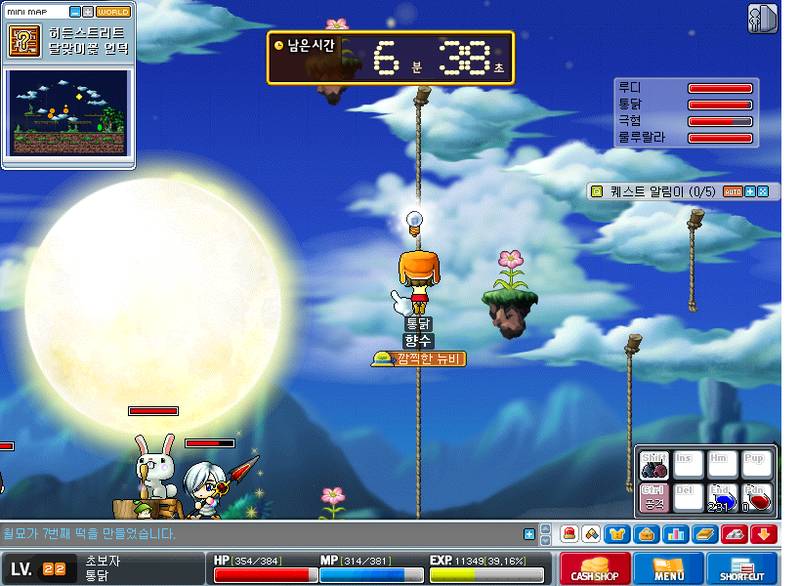This screenshot has height=586, width=800.
Task: Click the WORLD map button
Action: (113, 12)
